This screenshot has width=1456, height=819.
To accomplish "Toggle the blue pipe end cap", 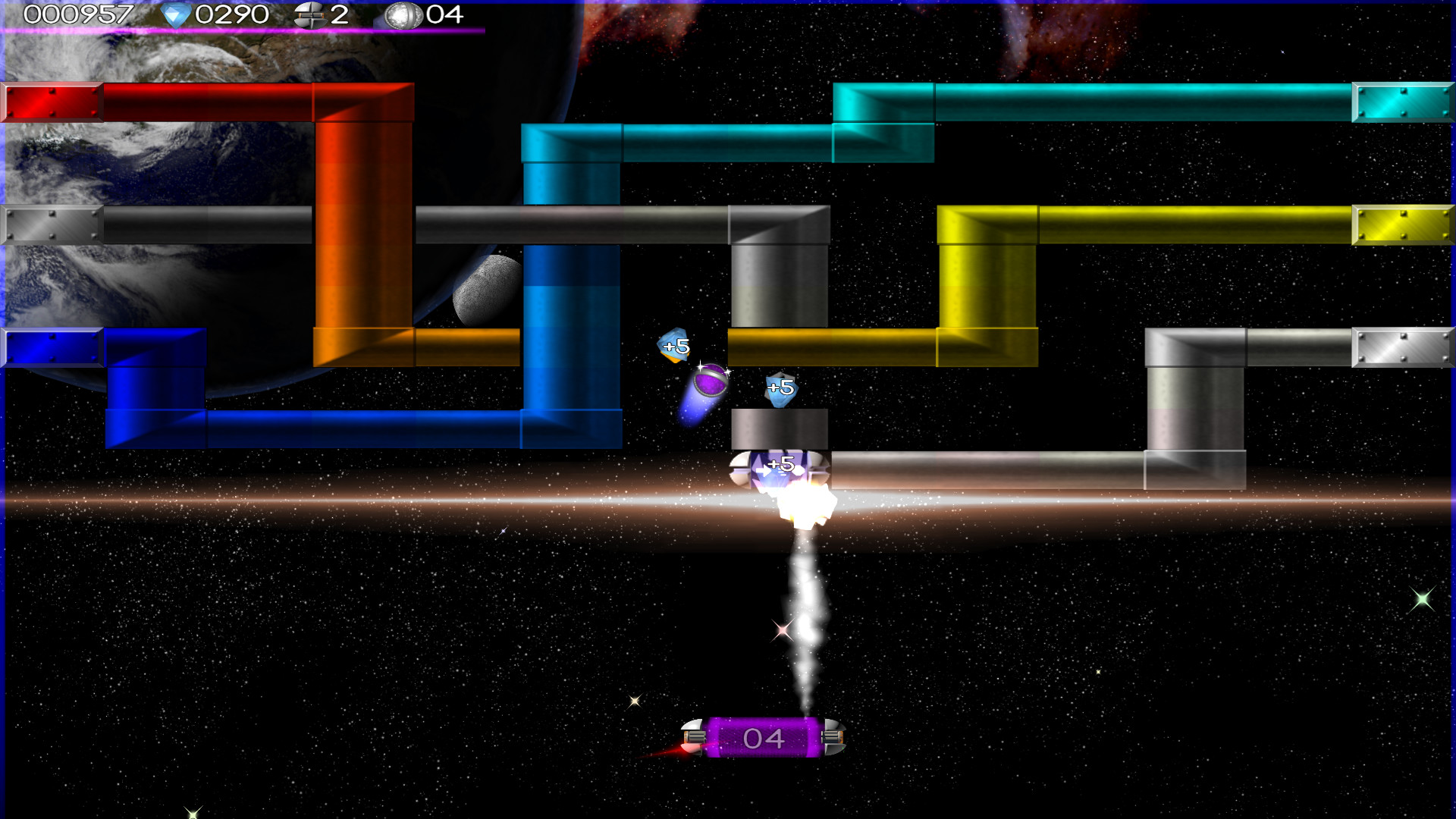I will pyautogui.click(x=52, y=347).
